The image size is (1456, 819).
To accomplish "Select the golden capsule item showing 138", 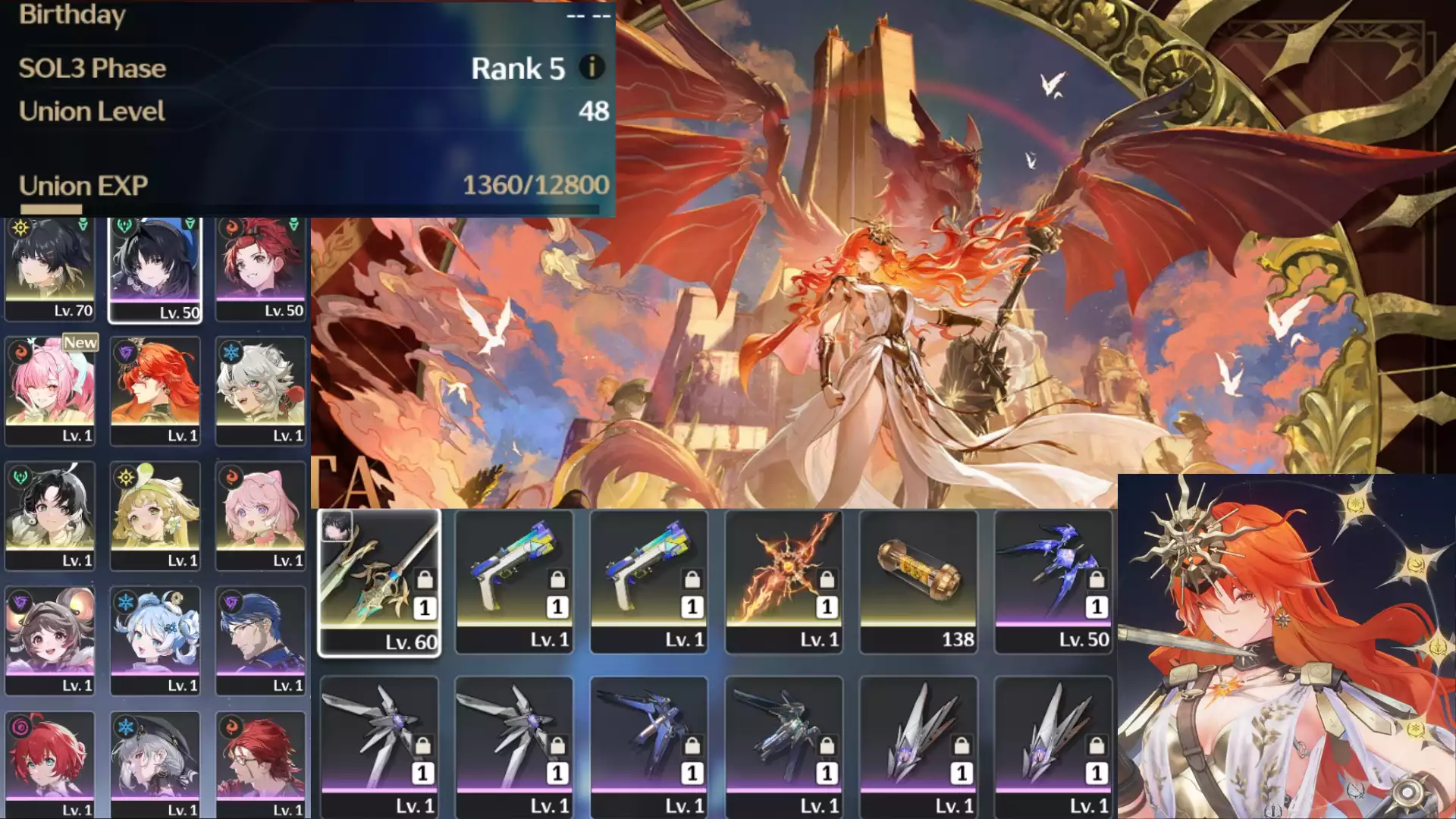I will (918, 582).
